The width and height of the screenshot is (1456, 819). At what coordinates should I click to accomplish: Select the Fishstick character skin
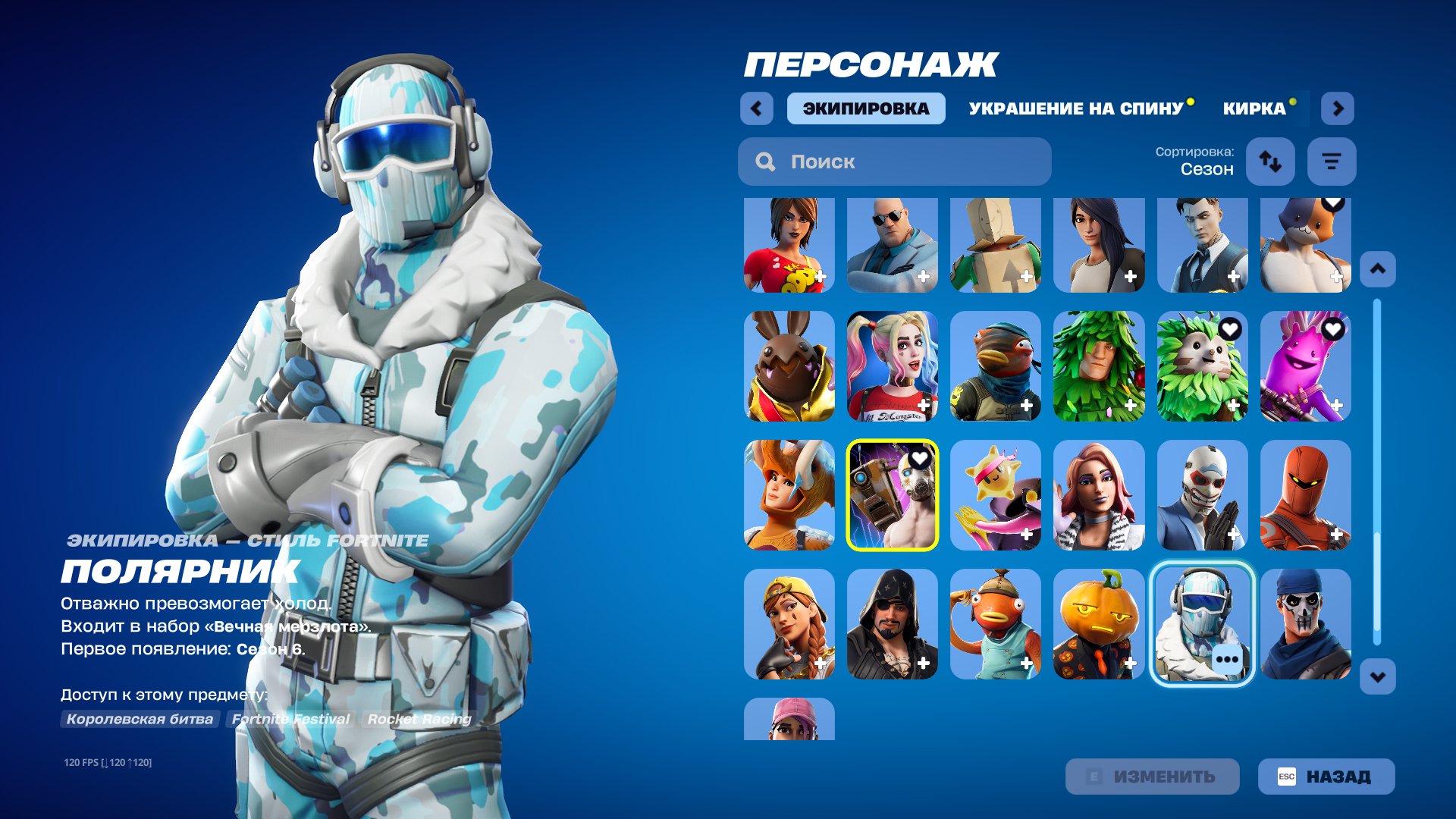pos(995,622)
